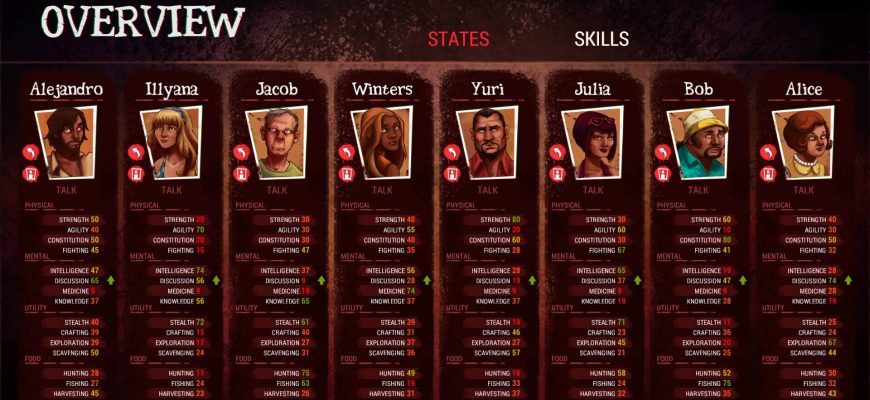Open the SKILLS tab
This screenshot has height=400, width=870.
pyautogui.click(x=601, y=39)
